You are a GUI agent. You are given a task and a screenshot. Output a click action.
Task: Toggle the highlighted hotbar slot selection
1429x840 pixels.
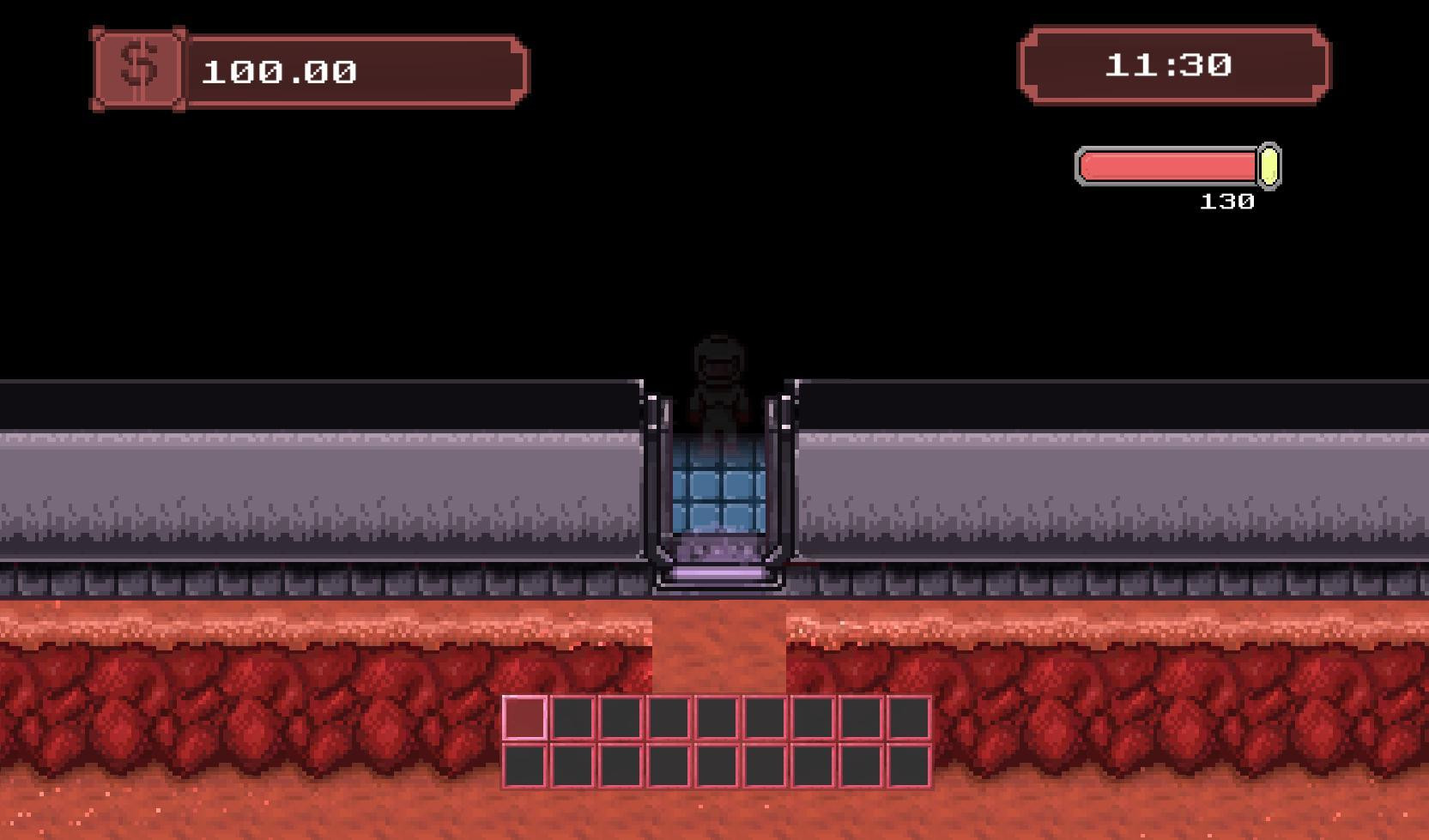pos(526,716)
